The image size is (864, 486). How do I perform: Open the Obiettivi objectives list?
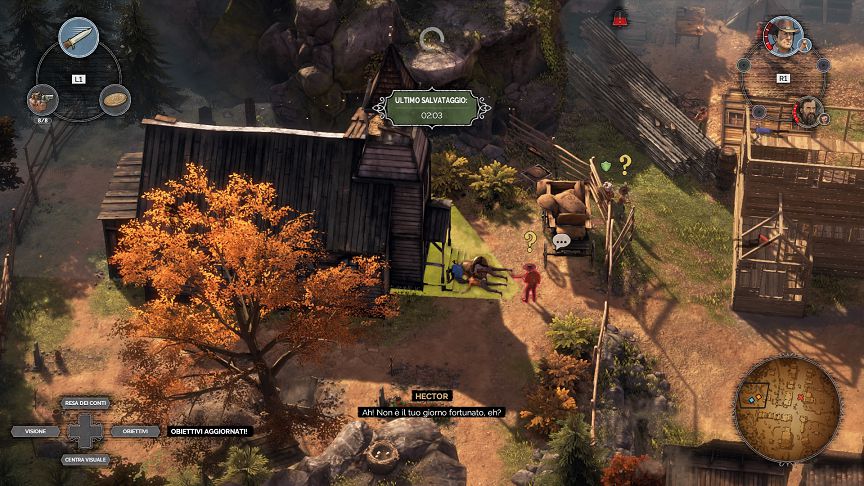coord(136,431)
